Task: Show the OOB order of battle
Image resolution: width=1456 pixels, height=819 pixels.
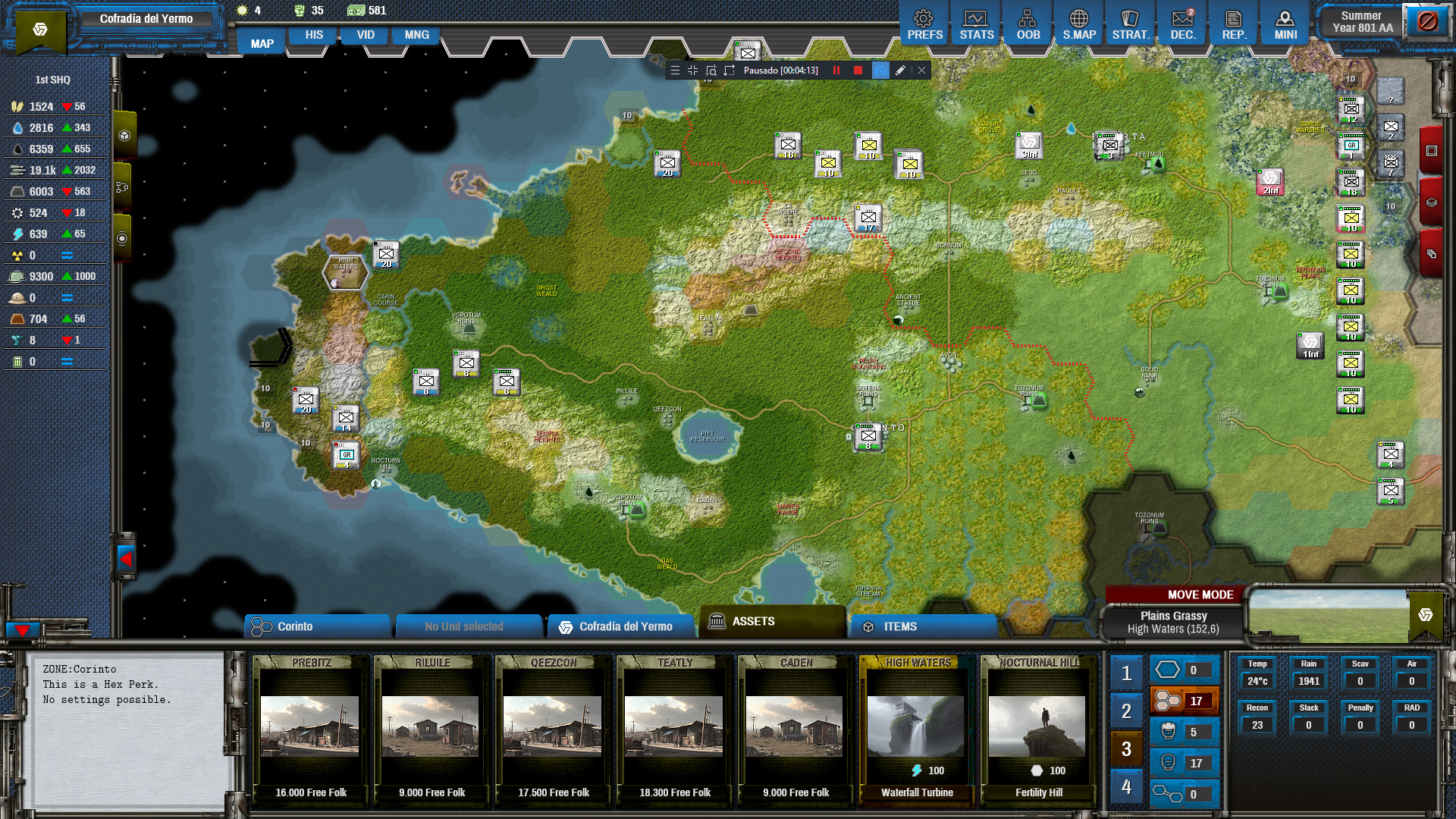Action: click(1028, 25)
